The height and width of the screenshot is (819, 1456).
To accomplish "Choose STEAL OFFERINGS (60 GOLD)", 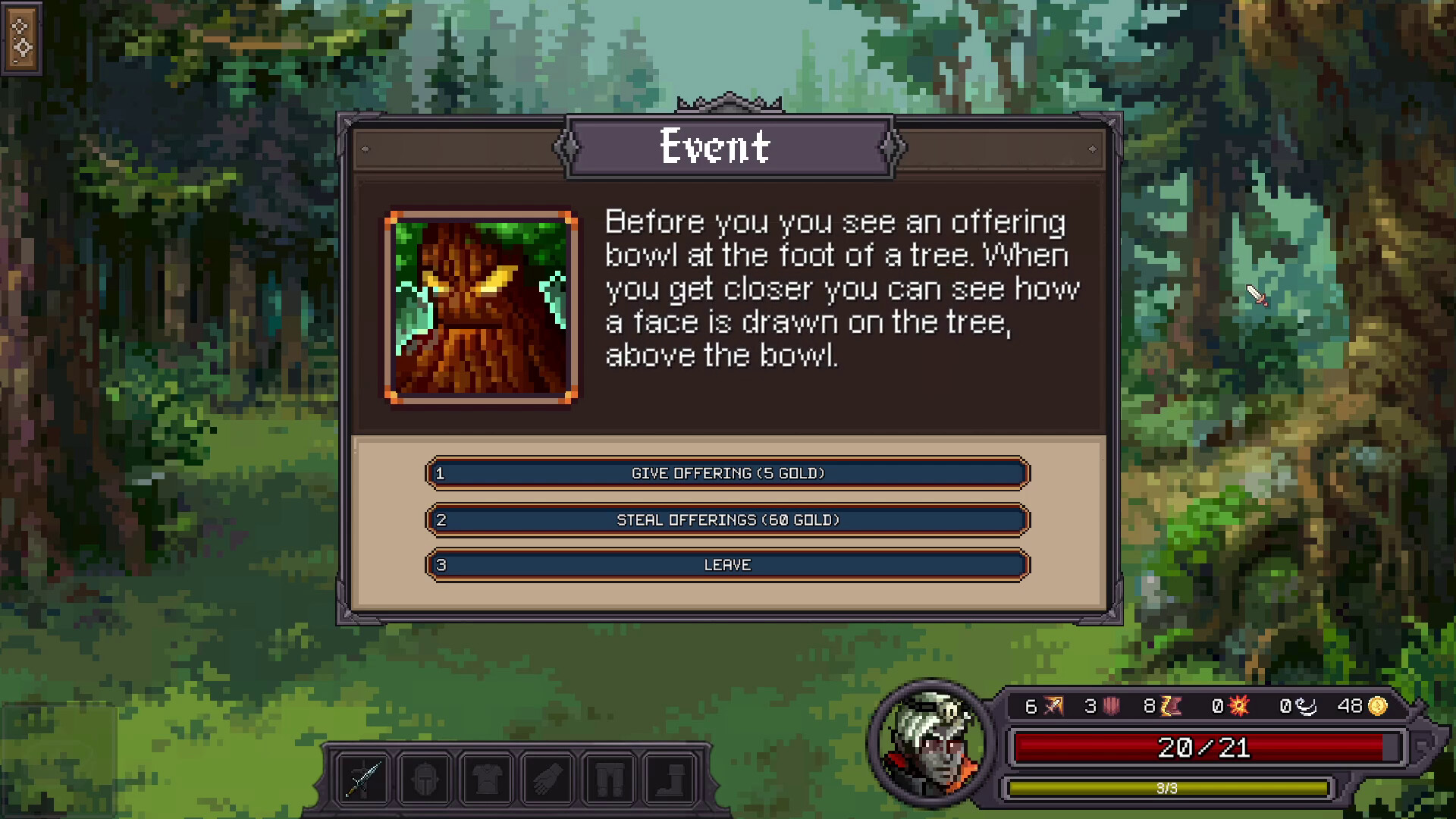I will (x=726, y=520).
